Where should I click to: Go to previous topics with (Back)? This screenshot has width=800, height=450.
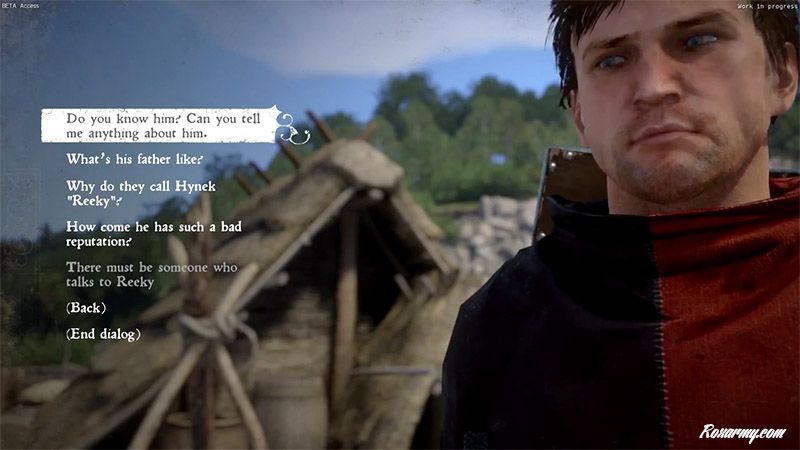[86, 307]
